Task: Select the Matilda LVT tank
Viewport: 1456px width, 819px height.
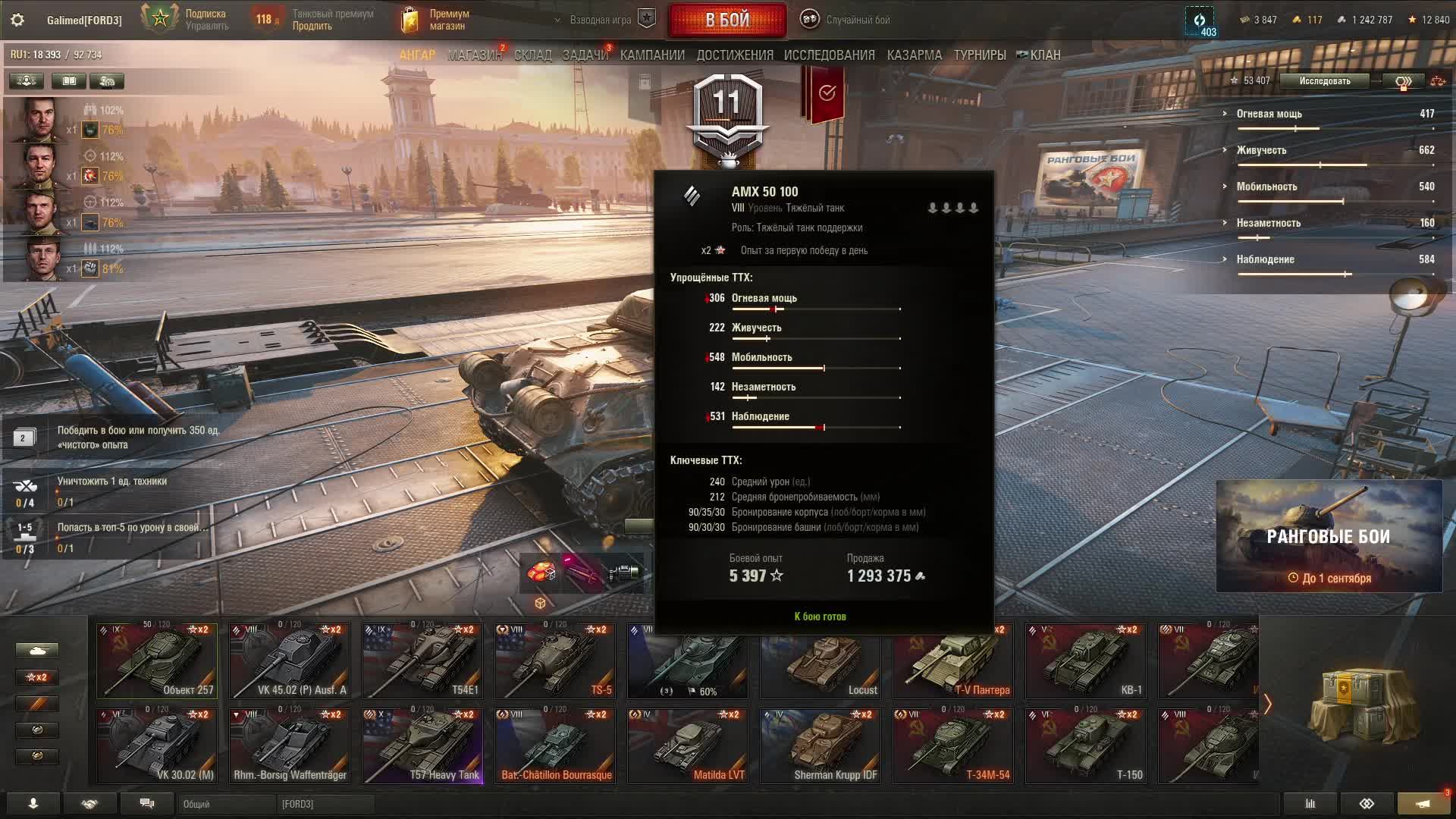Action: pyautogui.click(x=688, y=746)
